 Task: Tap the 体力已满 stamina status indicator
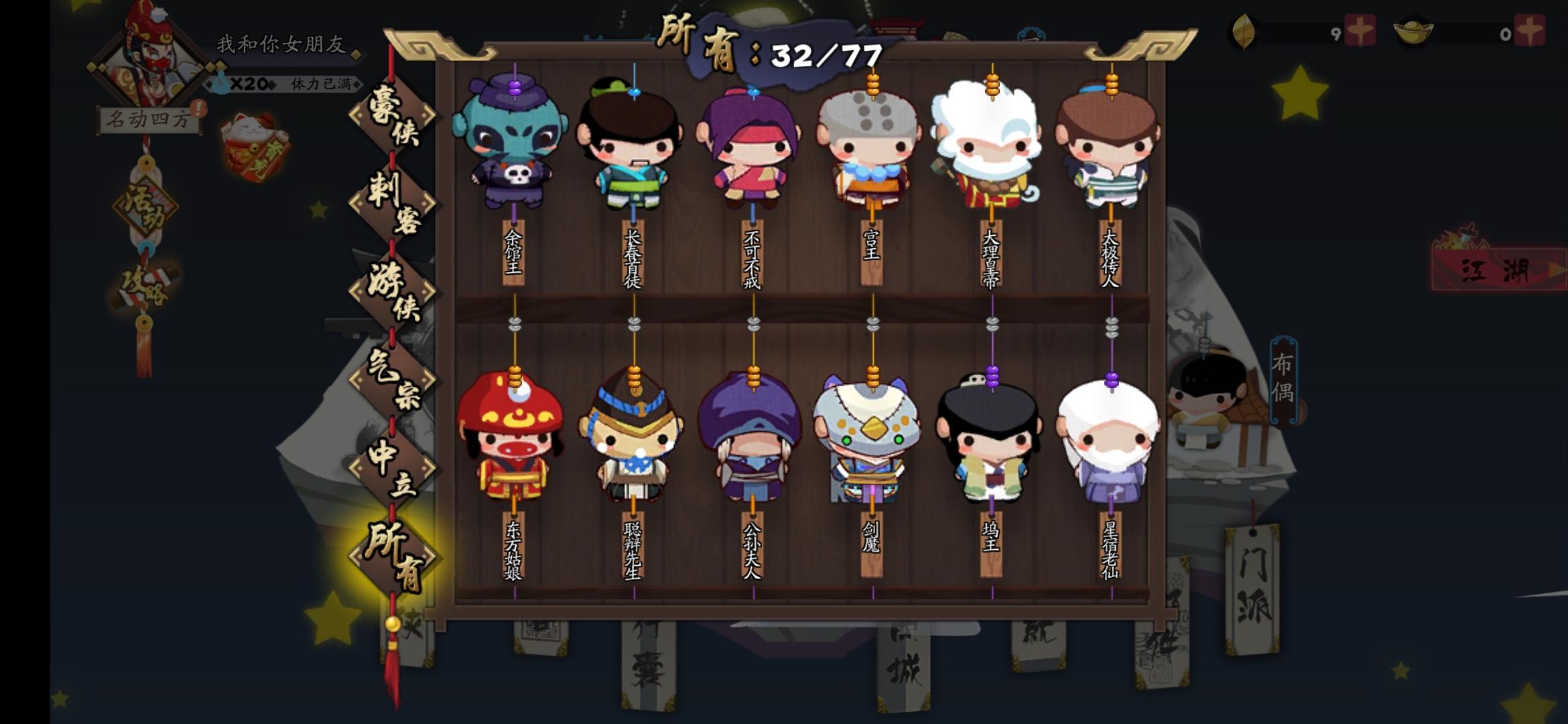pyautogui.click(x=320, y=82)
